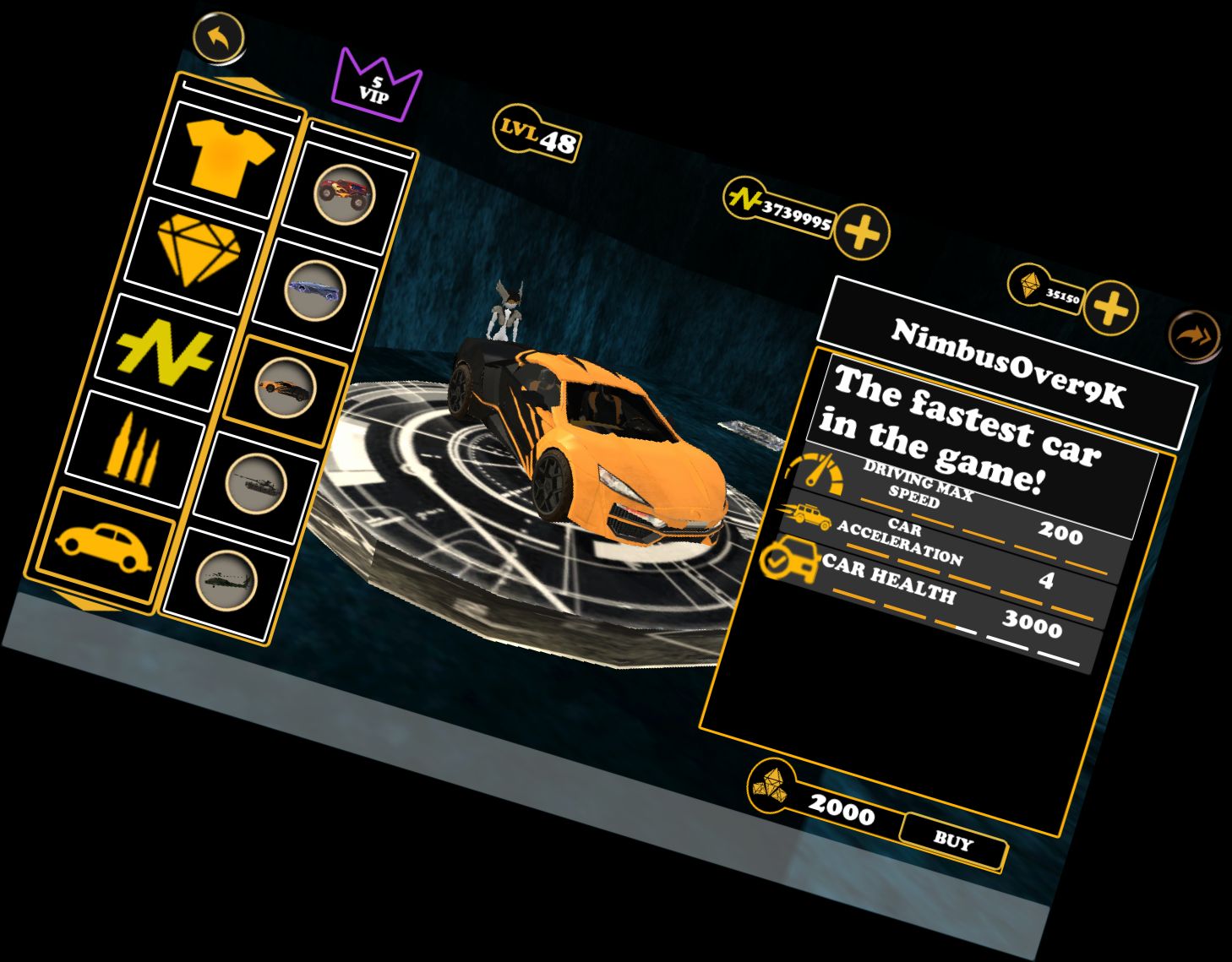Add more gems with the plus button
The image size is (1232, 962).
1109,308
